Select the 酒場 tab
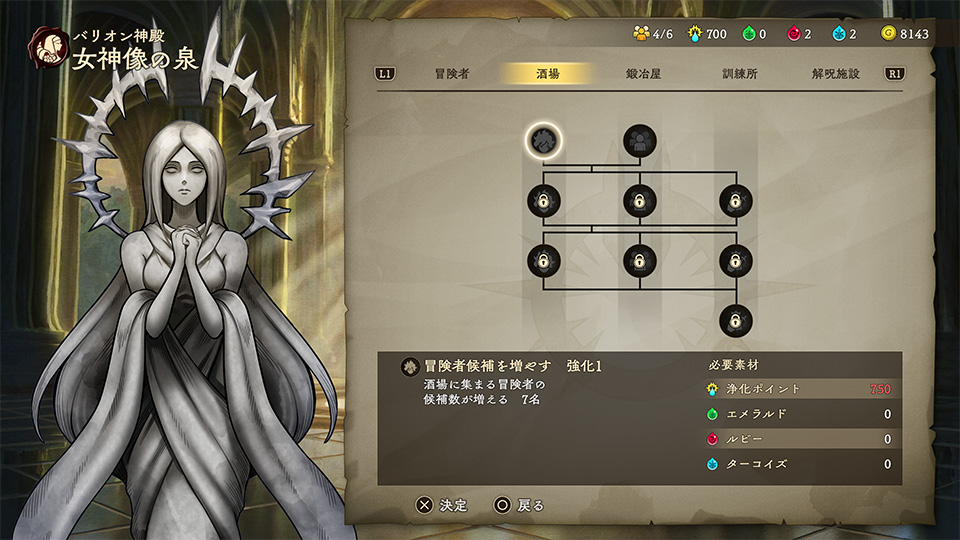This screenshot has width=960, height=540. (x=548, y=74)
